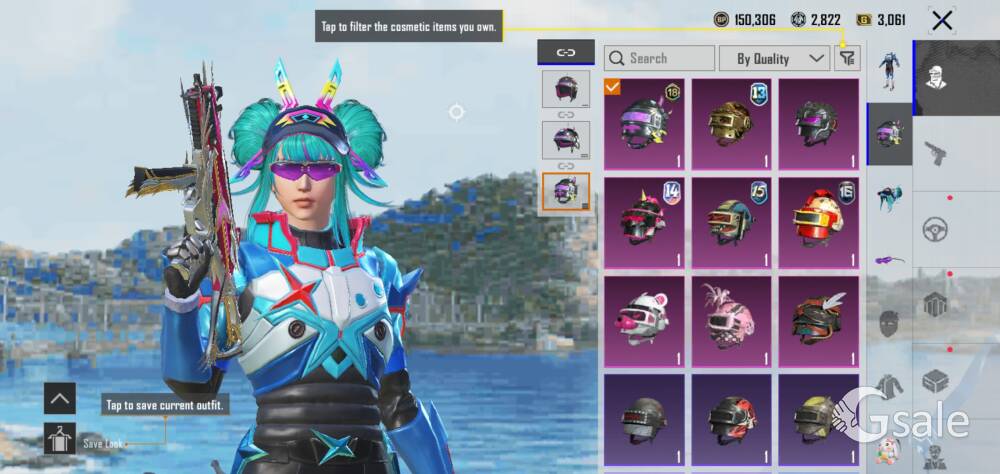
Task: Toggle the owned items filter funnel
Action: [847, 58]
